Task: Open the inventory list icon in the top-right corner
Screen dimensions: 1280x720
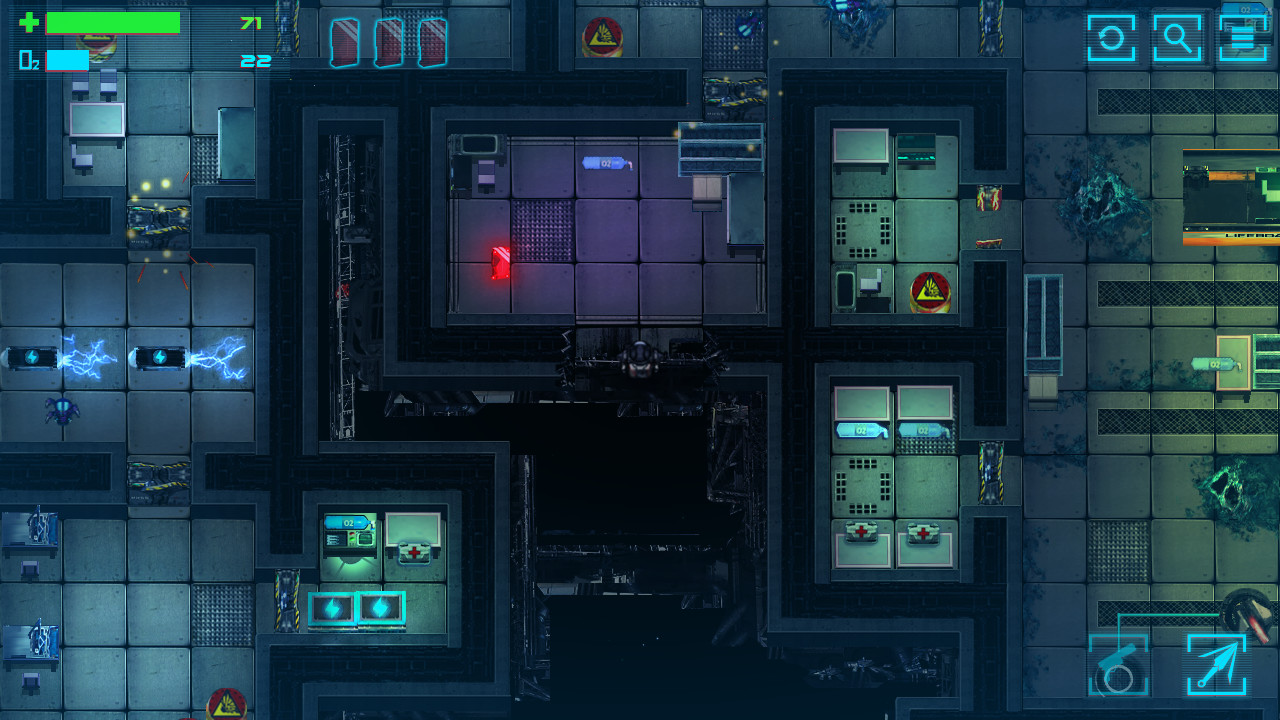Action: click(x=1241, y=37)
